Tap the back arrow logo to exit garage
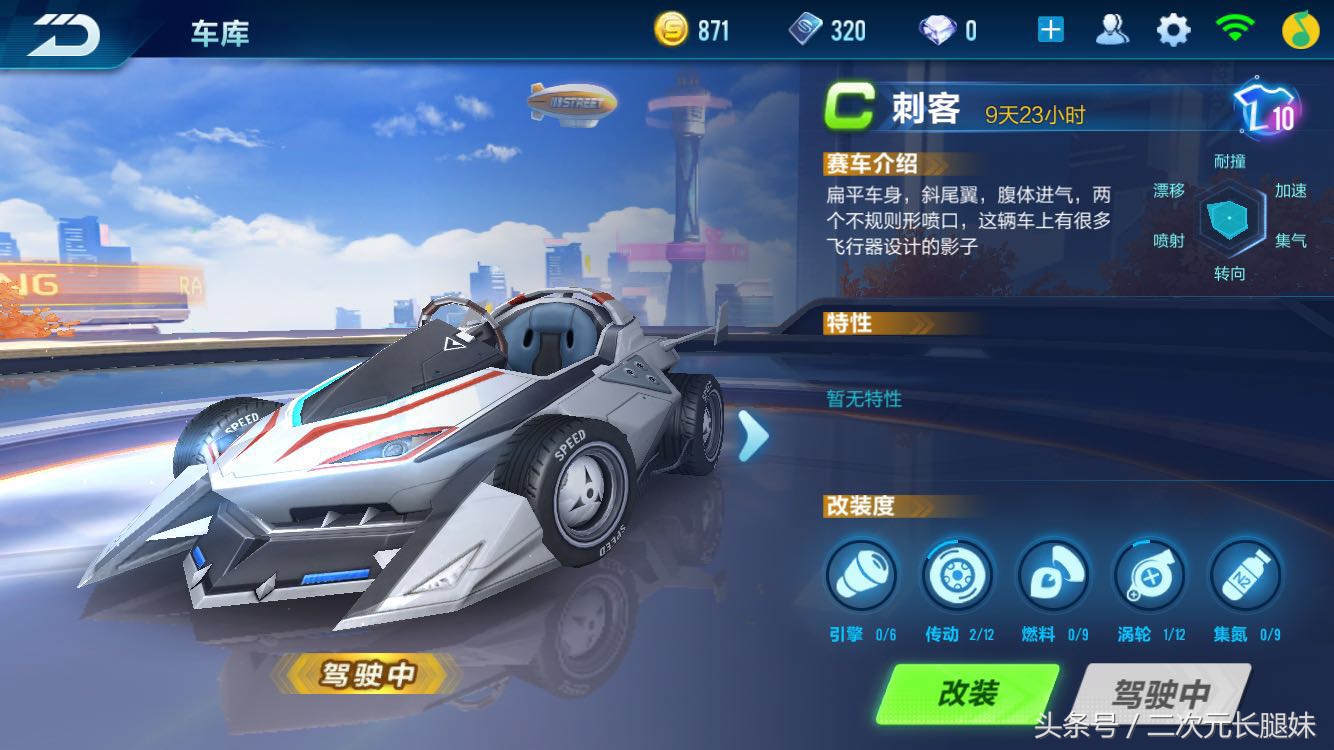 62,32
